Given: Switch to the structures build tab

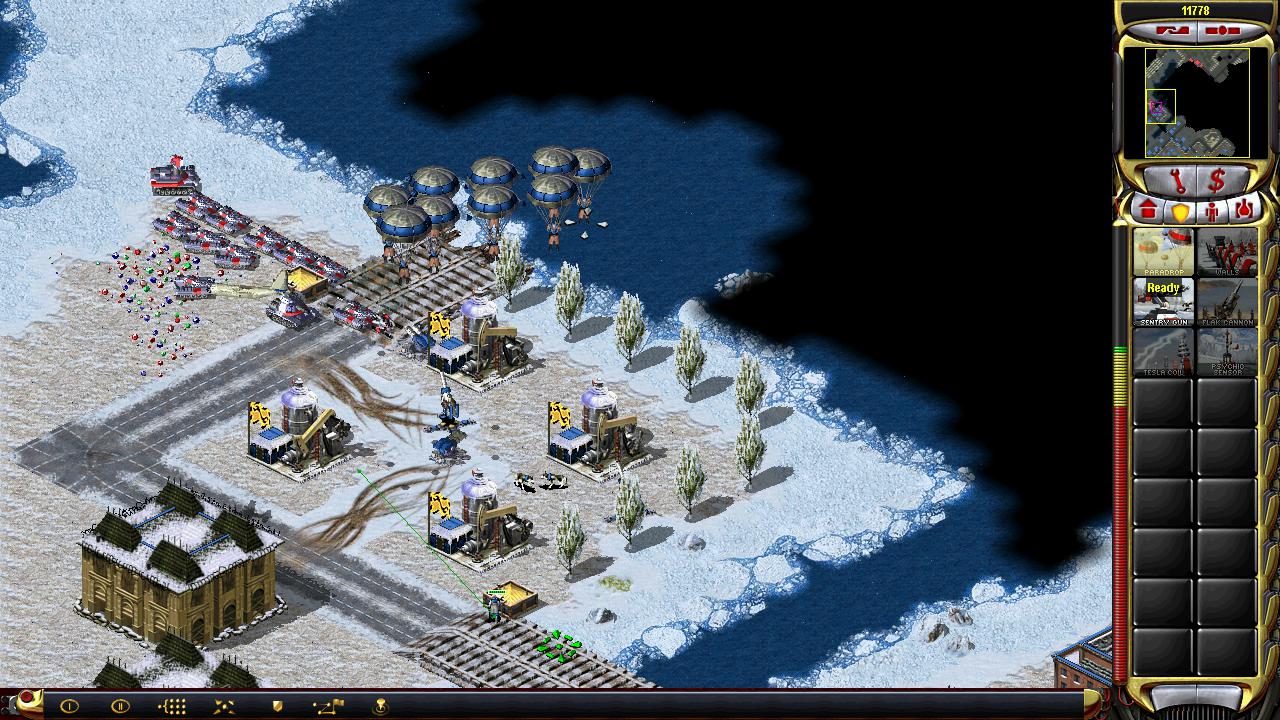Looking at the screenshot, I should tap(1148, 210).
